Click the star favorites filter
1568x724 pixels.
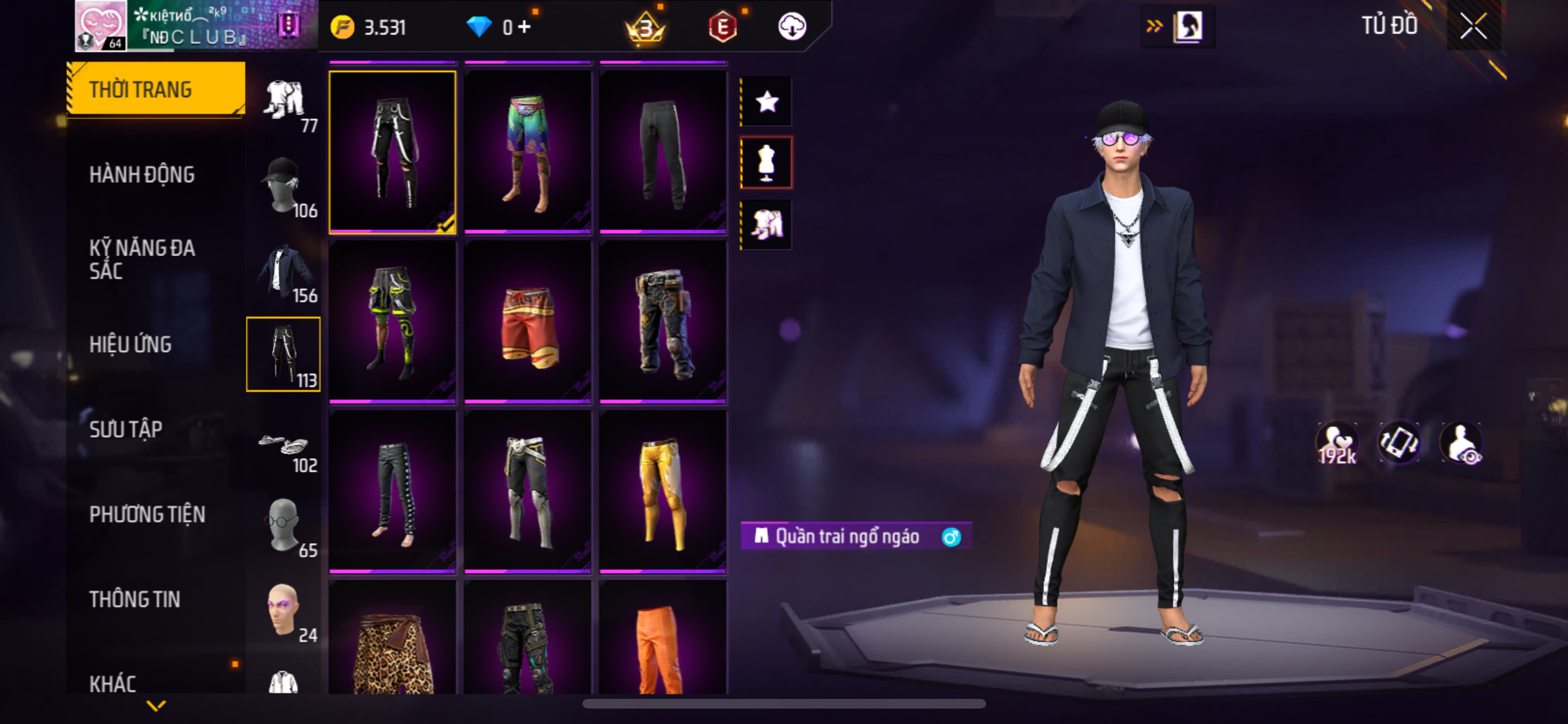point(766,102)
